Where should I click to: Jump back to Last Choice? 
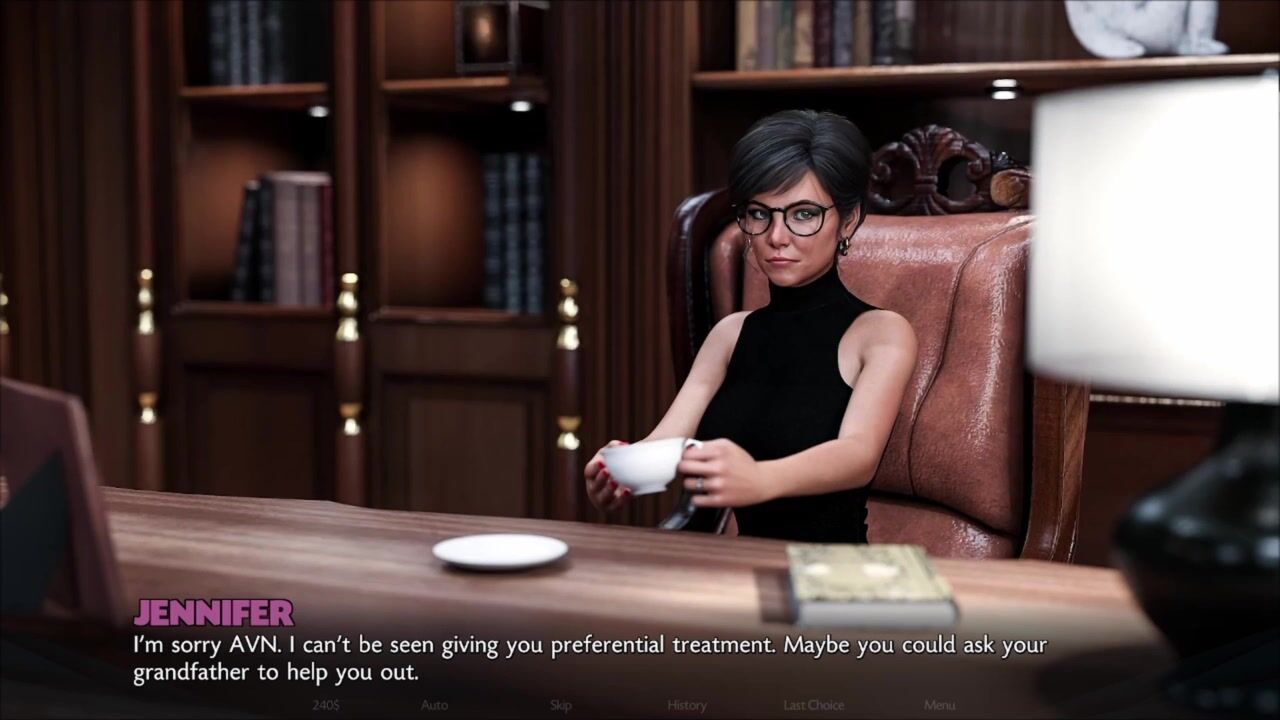tap(813, 705)
